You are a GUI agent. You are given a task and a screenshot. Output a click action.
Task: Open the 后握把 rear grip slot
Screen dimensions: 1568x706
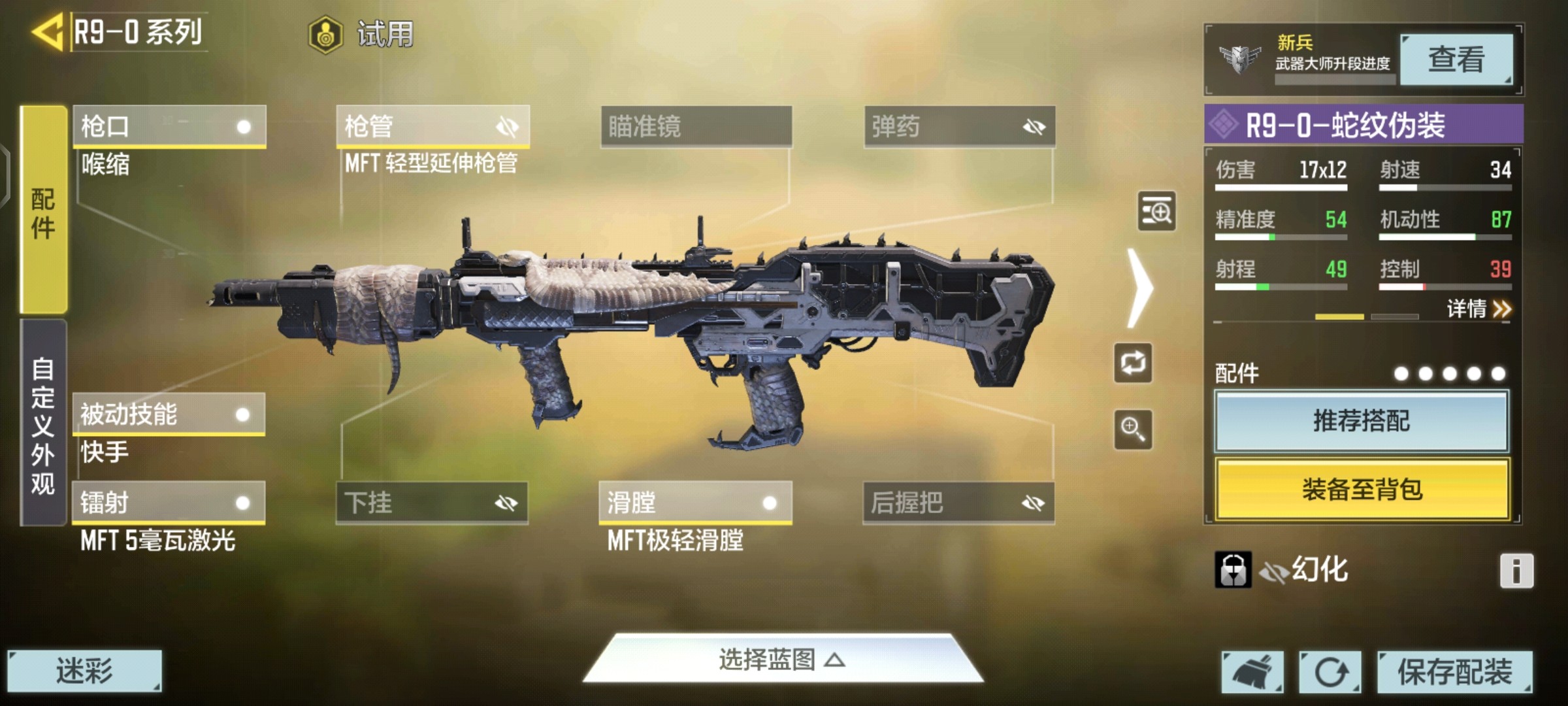click(x=958, y=503)
